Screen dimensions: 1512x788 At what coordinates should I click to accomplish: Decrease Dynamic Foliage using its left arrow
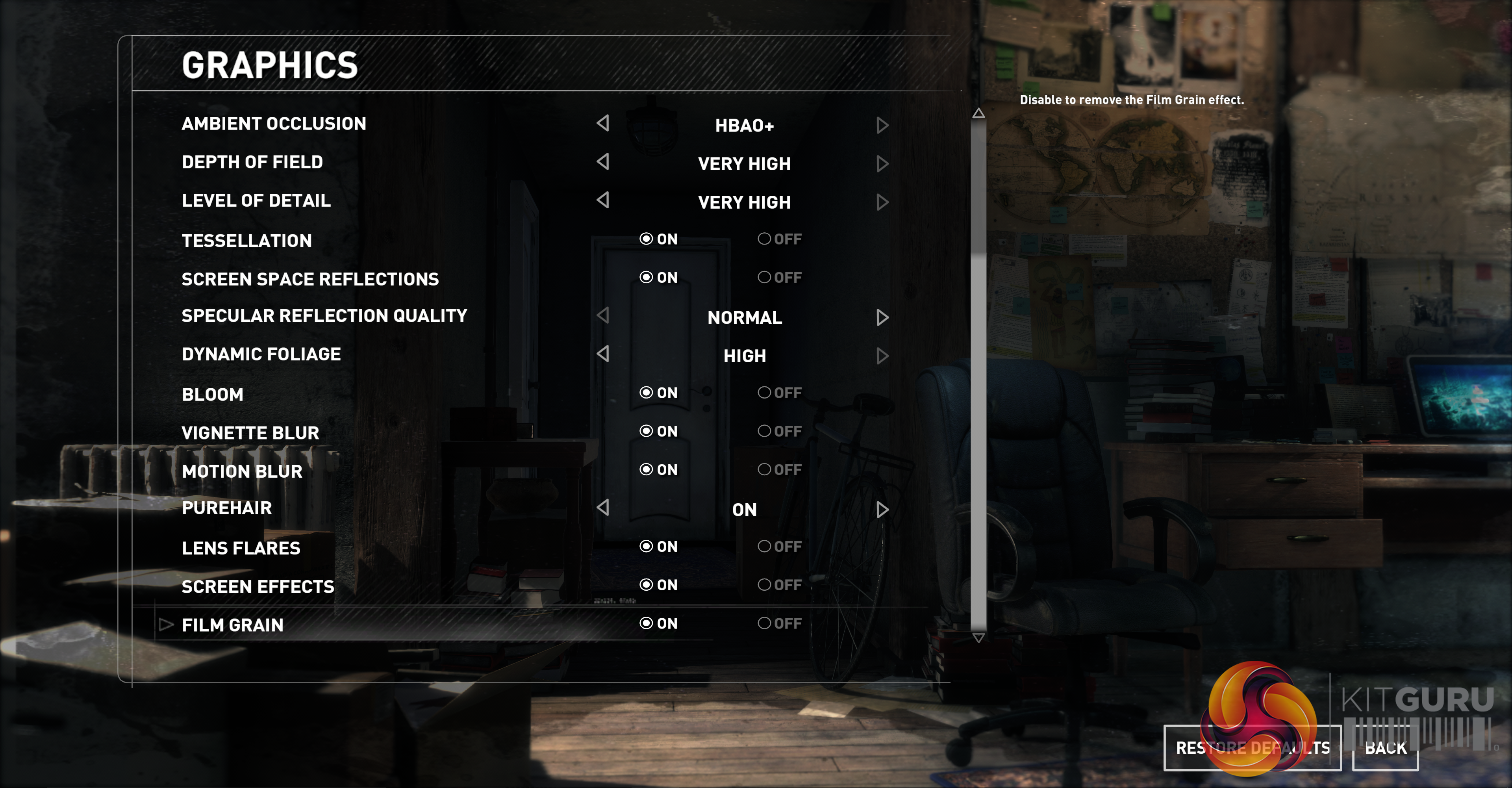pos(603,354)
